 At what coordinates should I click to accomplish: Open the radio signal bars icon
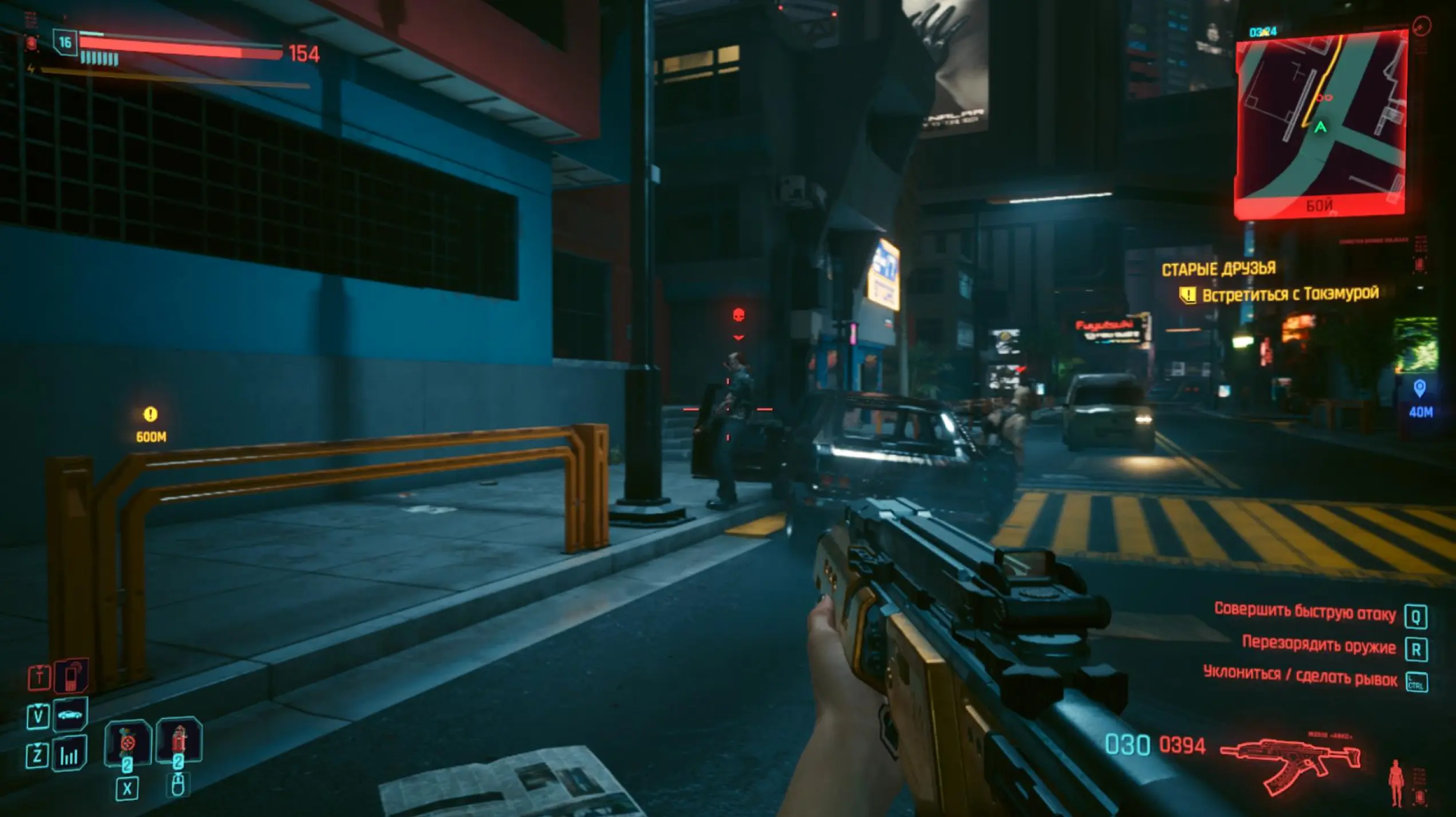69,754
